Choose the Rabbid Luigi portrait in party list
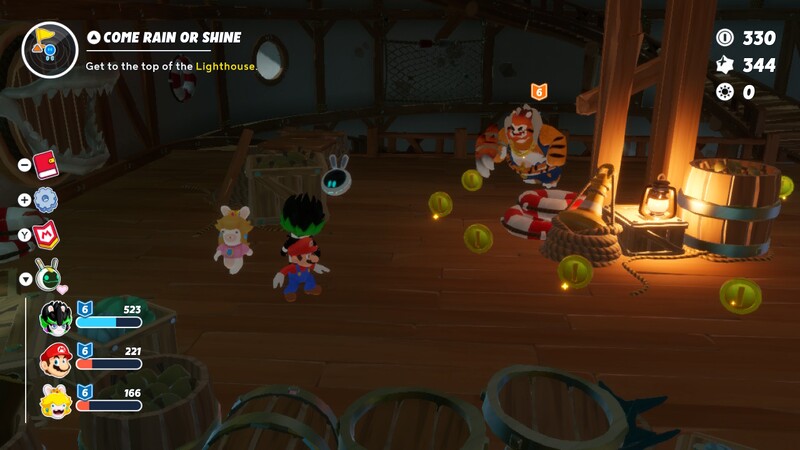The image size is (800, 450). click(x=56, y=318)
